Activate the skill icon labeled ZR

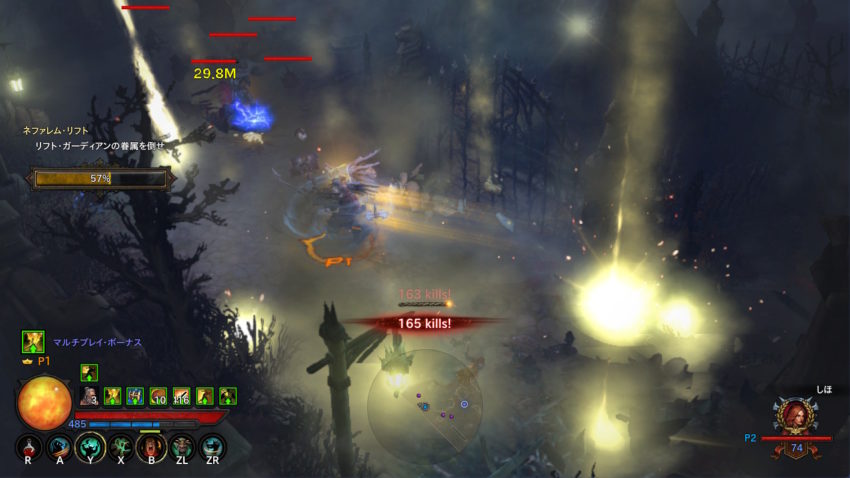212,446
